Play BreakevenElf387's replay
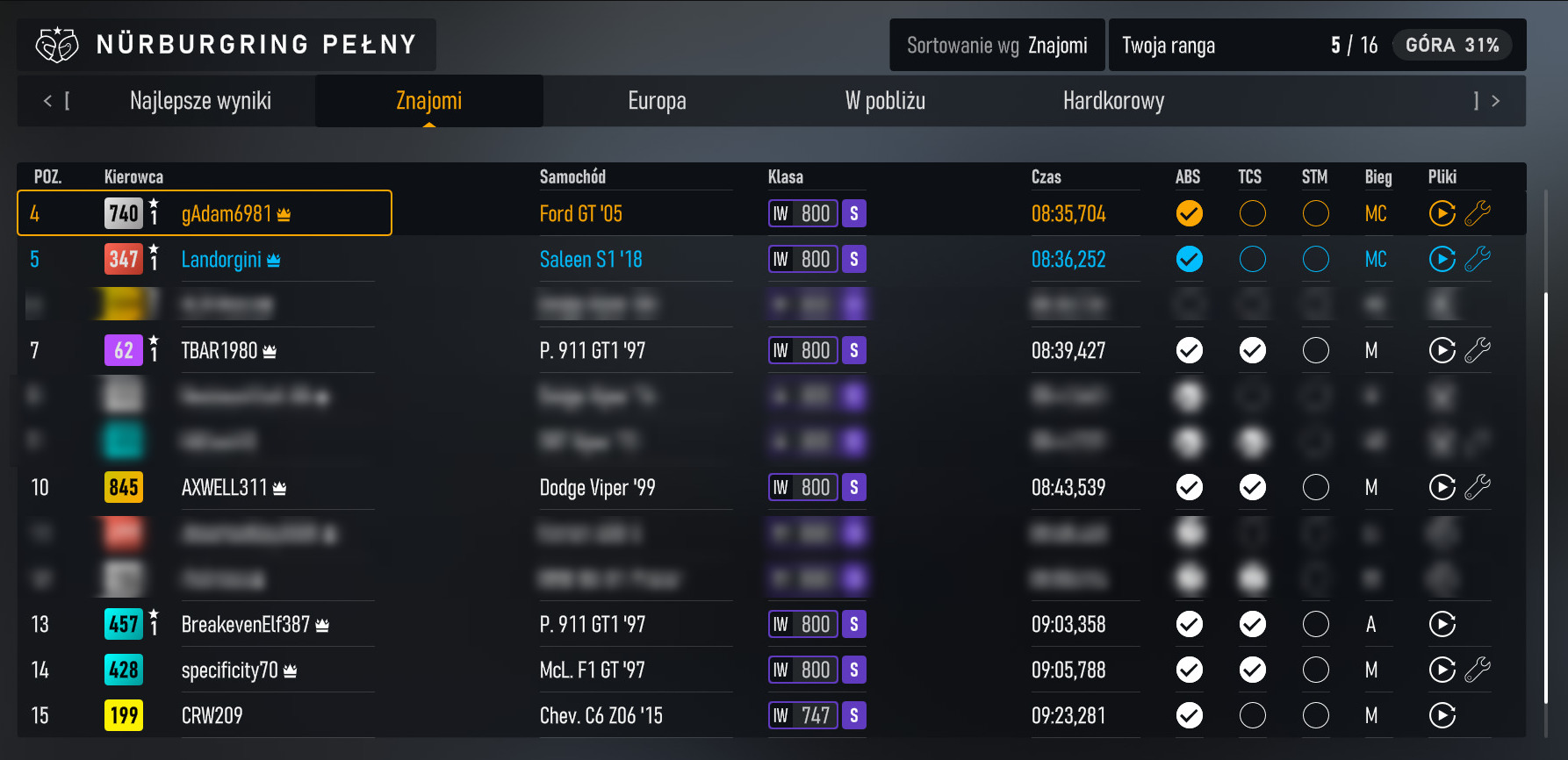The width and height of the screenshot is (1568, 760). (1442, 624)
